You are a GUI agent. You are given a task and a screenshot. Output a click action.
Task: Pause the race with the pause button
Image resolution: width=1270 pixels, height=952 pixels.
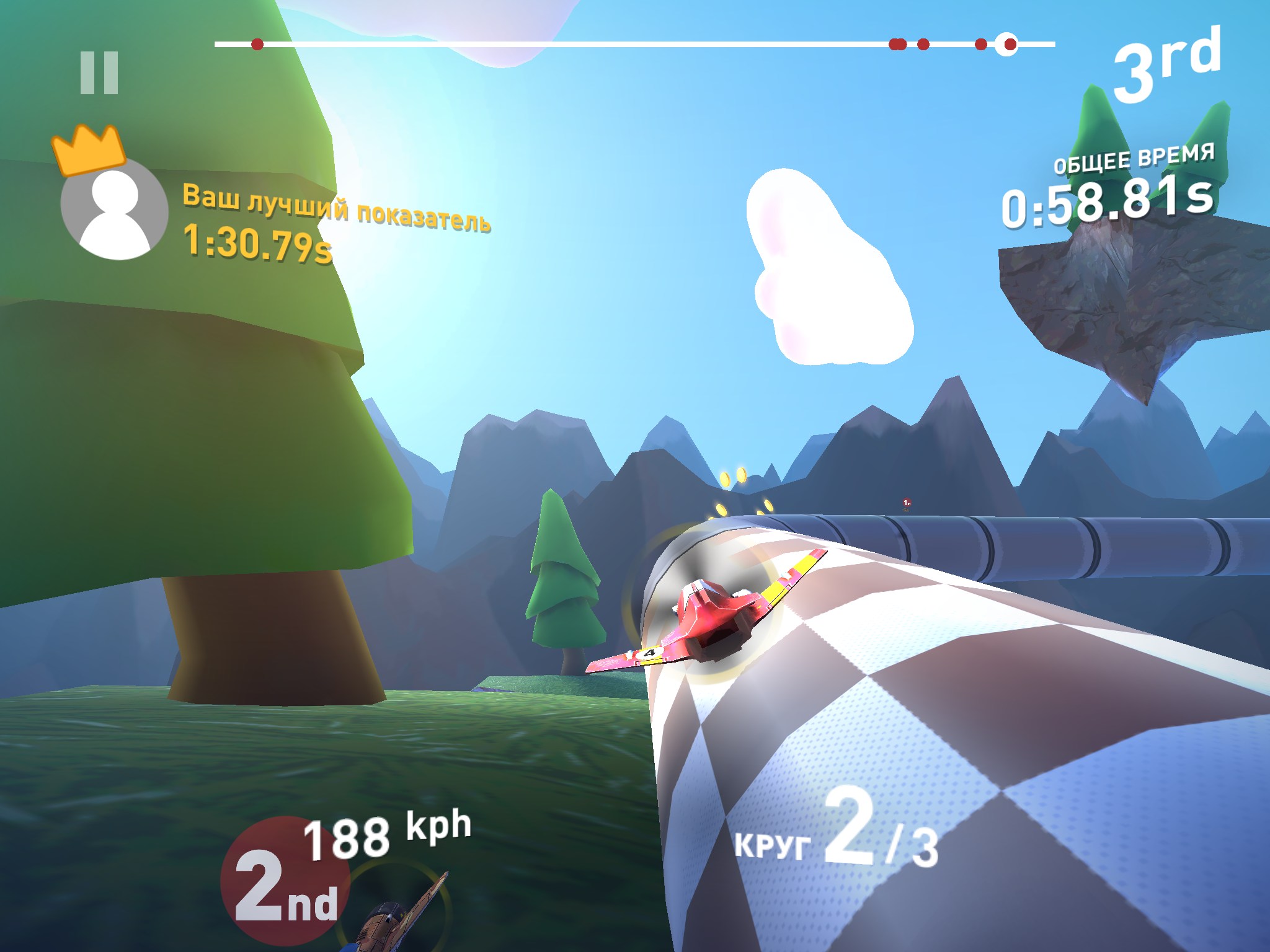[99, 73]
